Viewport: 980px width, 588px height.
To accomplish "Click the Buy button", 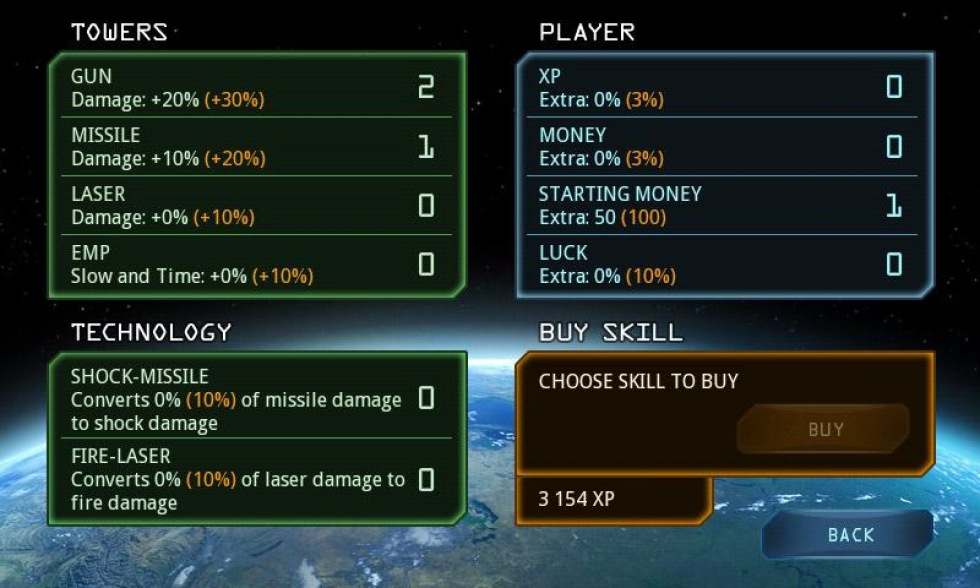I will [x=824, y=430].
